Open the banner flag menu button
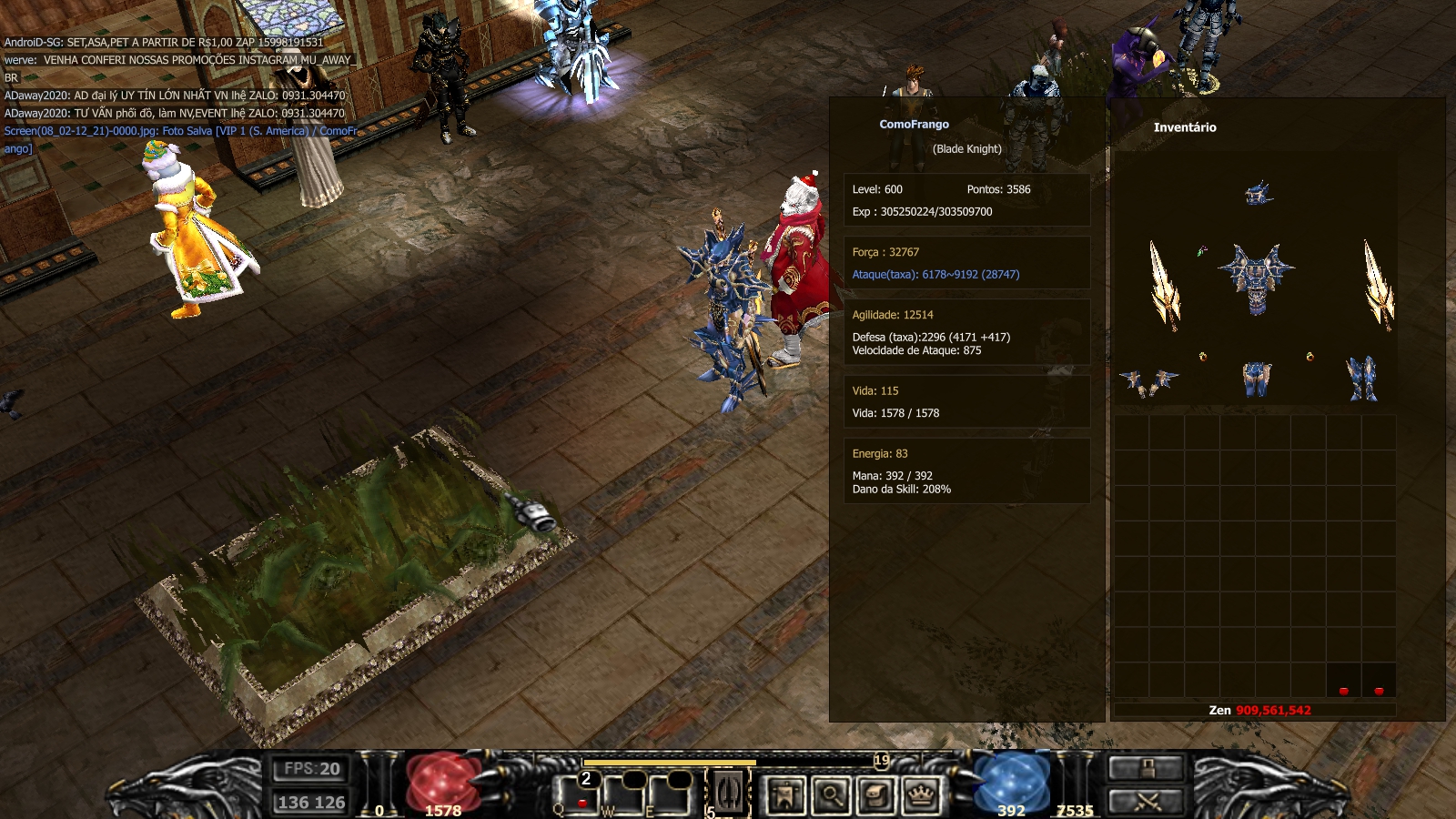 pos(786,795)
